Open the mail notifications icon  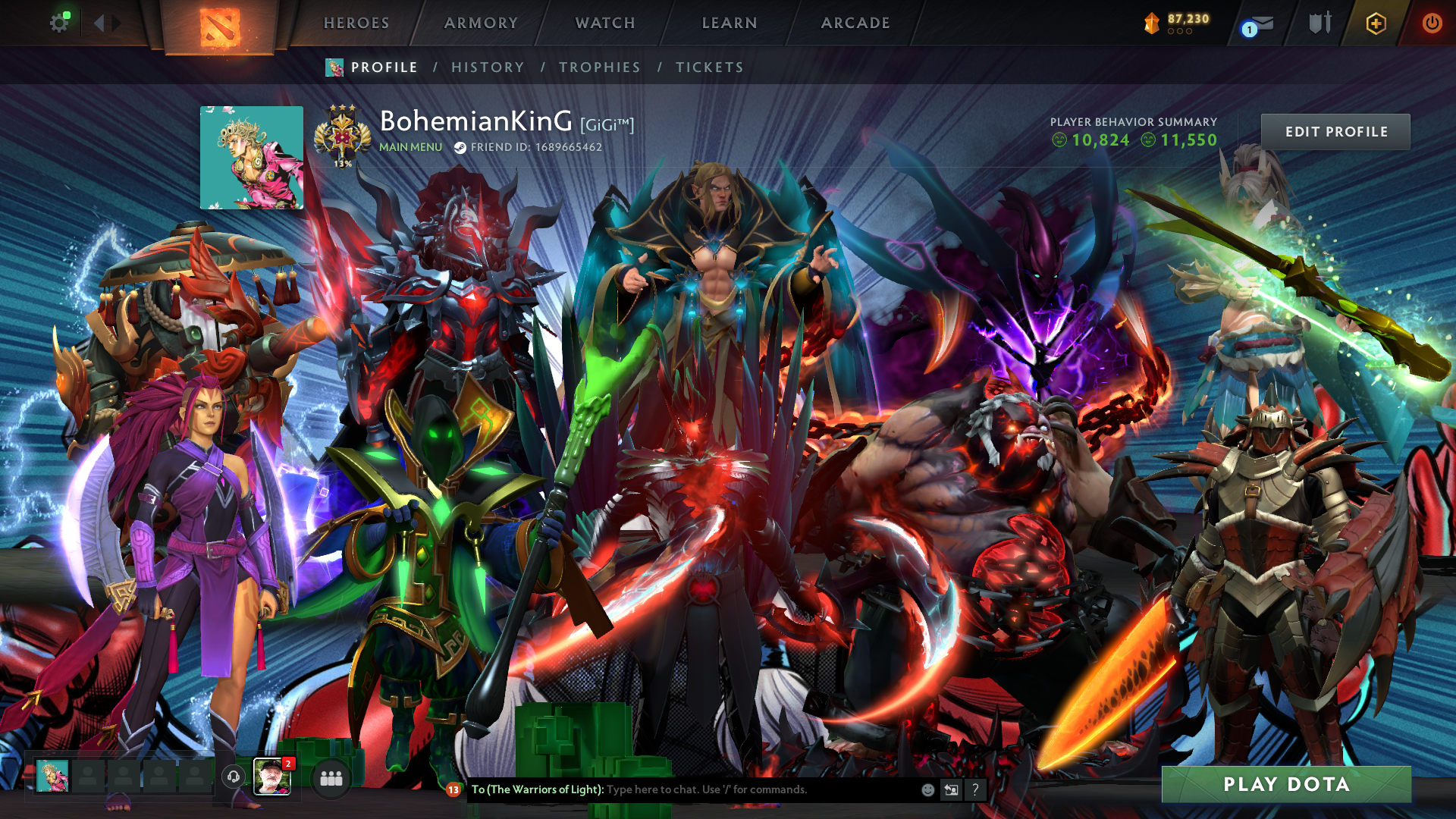pyautogui.click(x=1259, y=24)
